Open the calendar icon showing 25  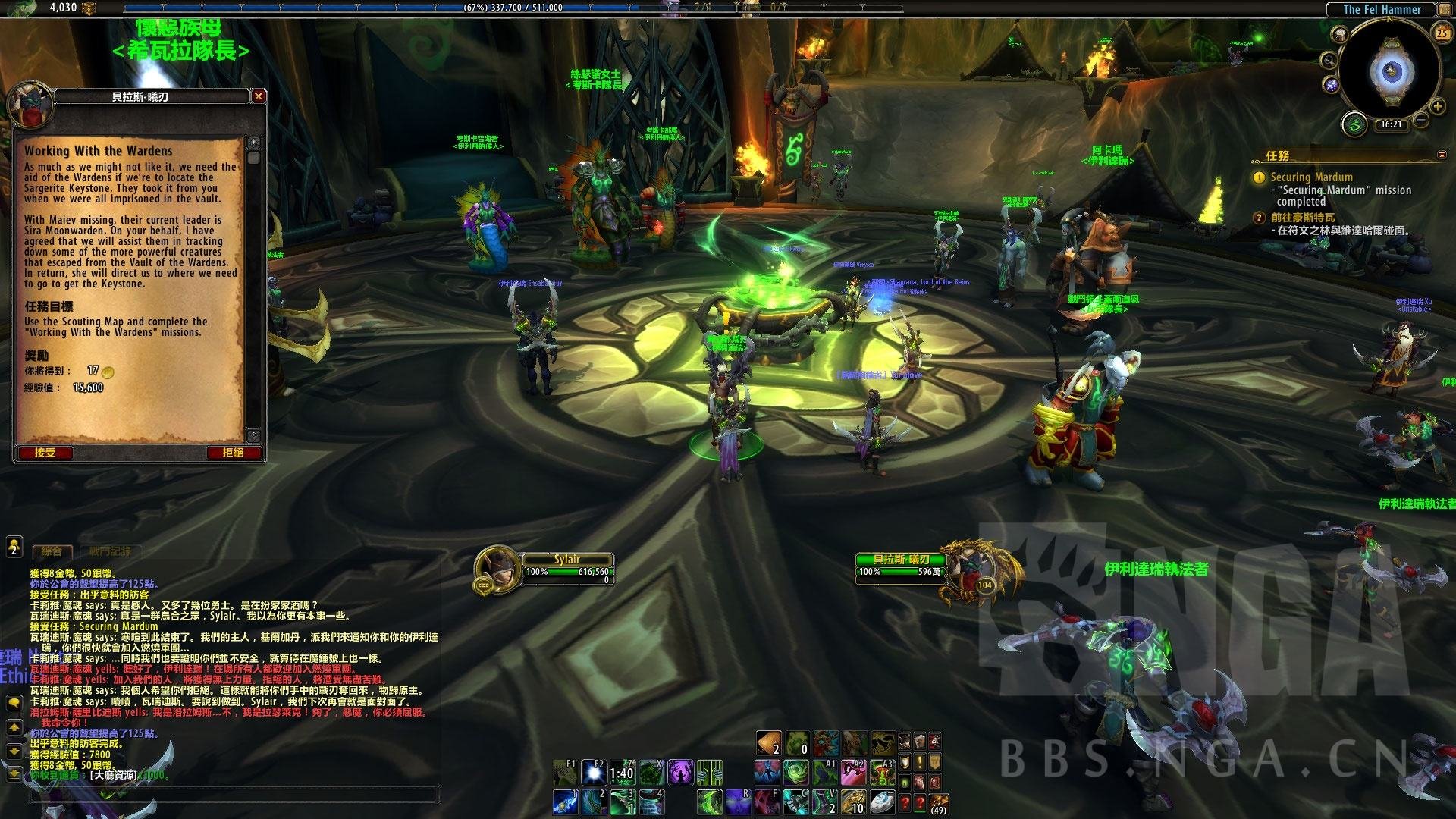coord(1442,33)
